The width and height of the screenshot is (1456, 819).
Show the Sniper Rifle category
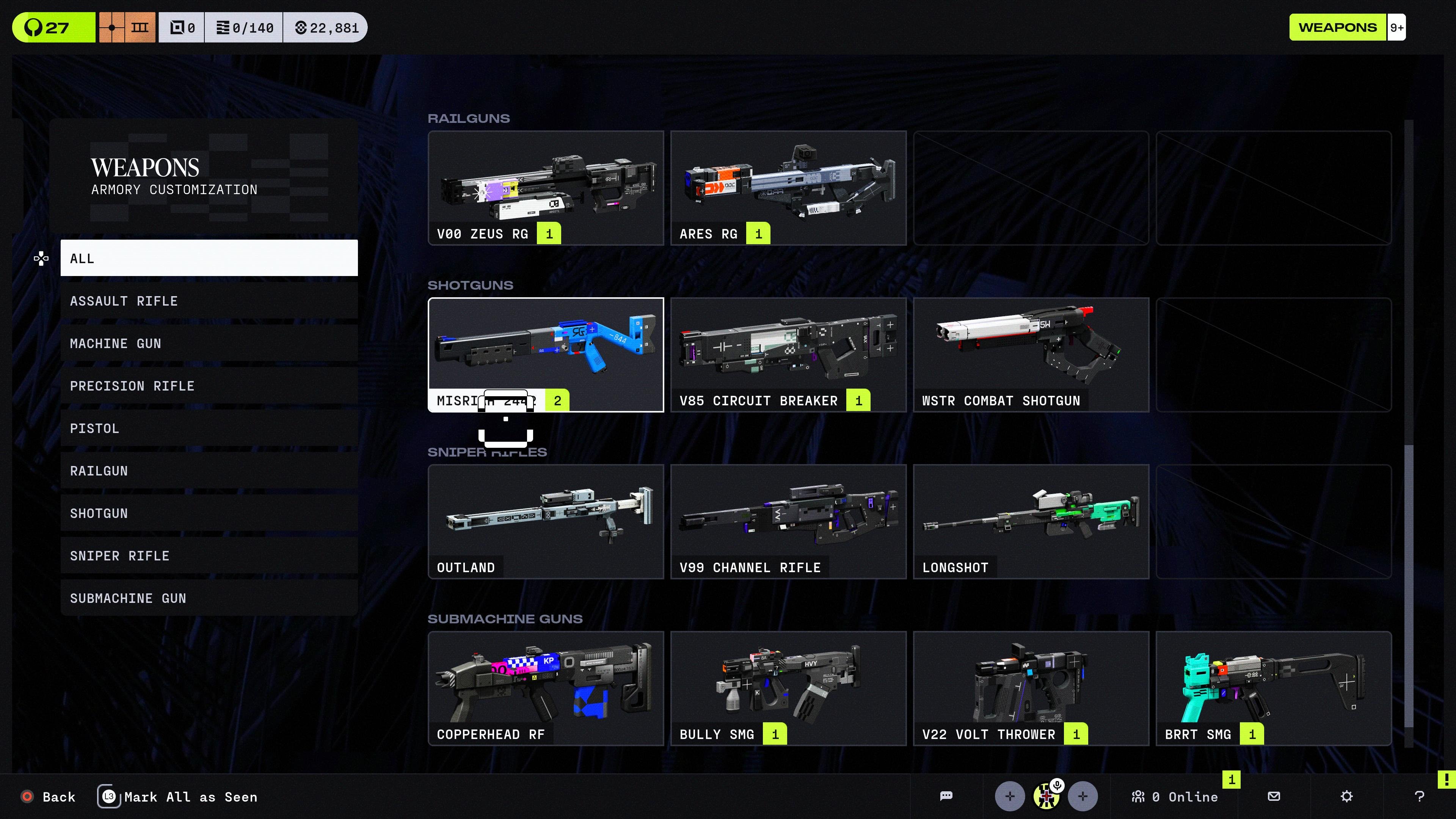click(x=209, y=555)
